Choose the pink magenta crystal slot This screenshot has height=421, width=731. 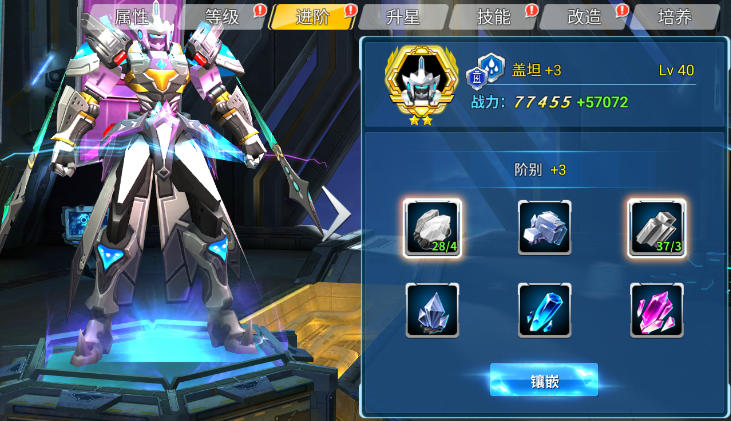[656, 310]
